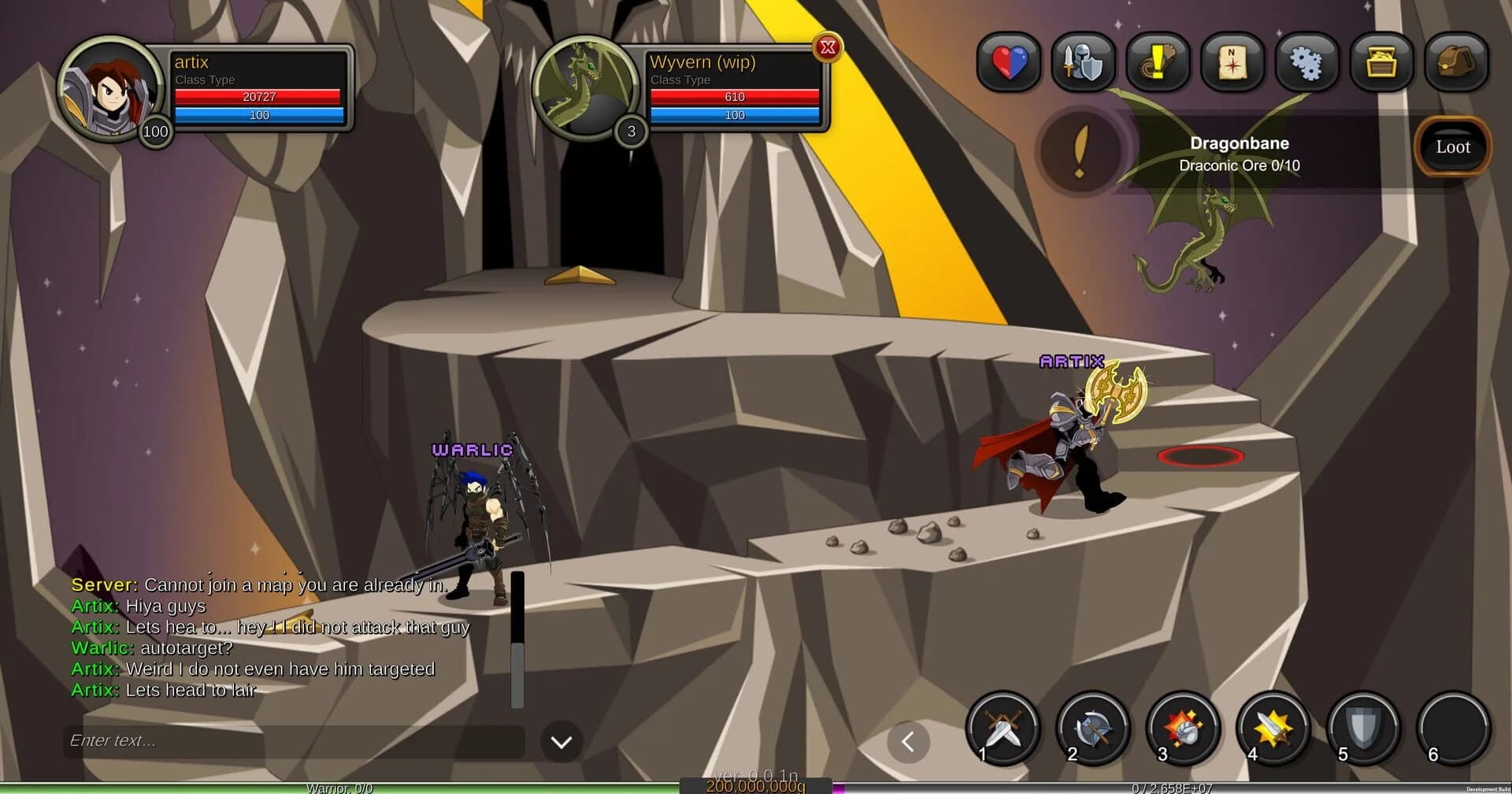This screenshot has height=794, width=1512.
Task: Click the Loot button
Action: 1452,147
